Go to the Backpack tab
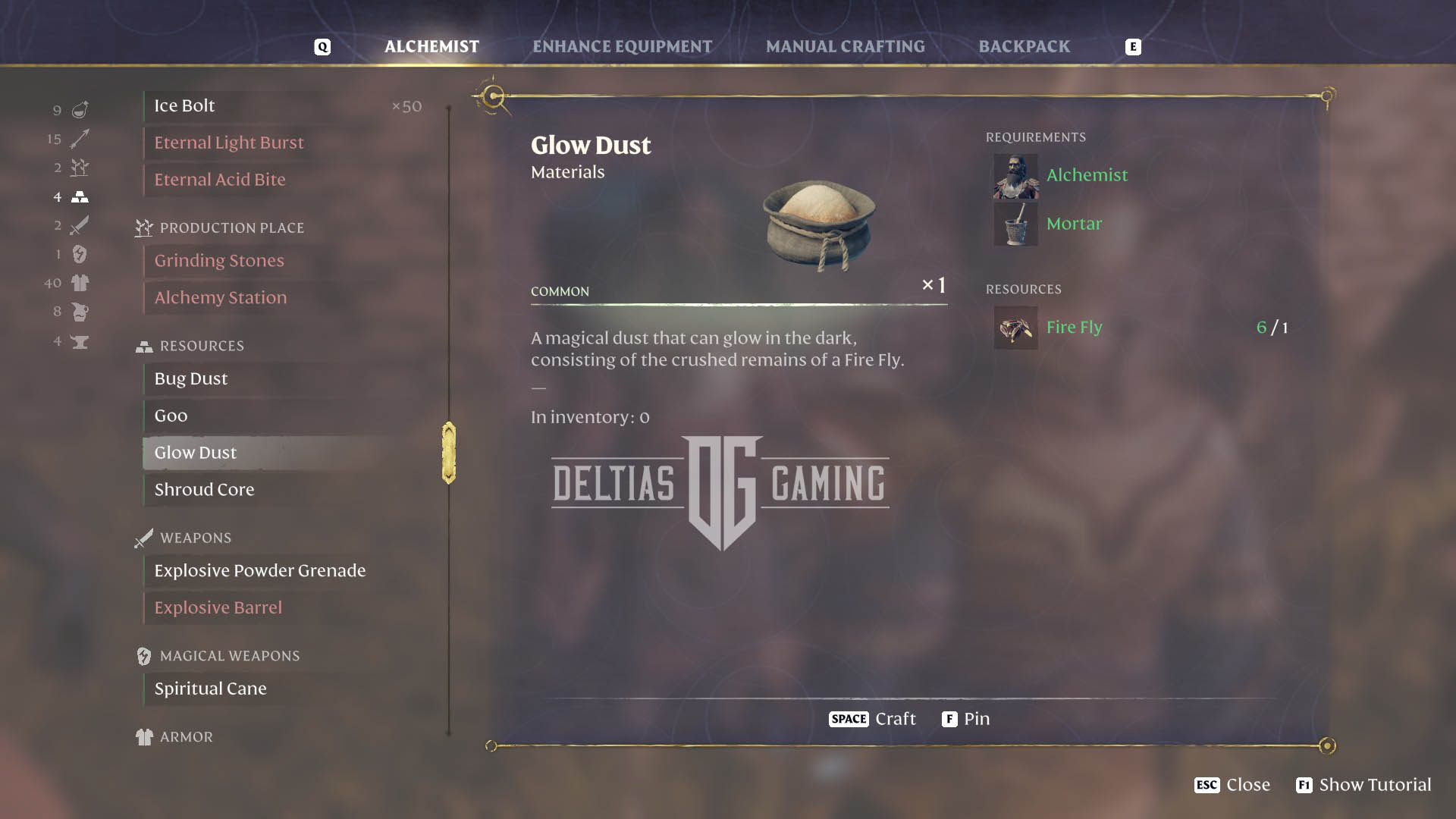Image resolution: width=1456 pixels, height=819 pixels. (x=1024, y=47)
